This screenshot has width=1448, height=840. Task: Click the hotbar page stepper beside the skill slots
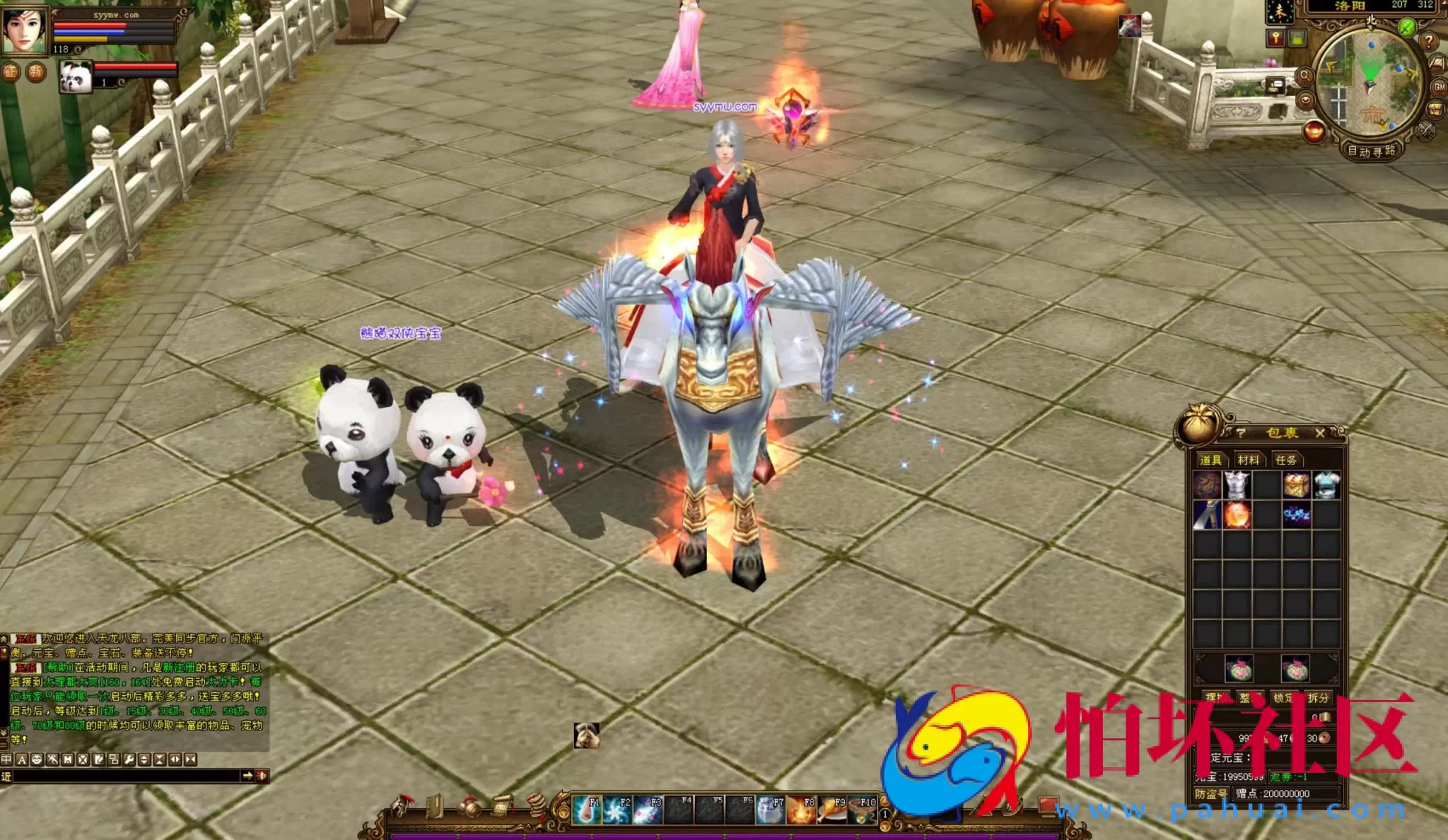click(x=884, y=813)
